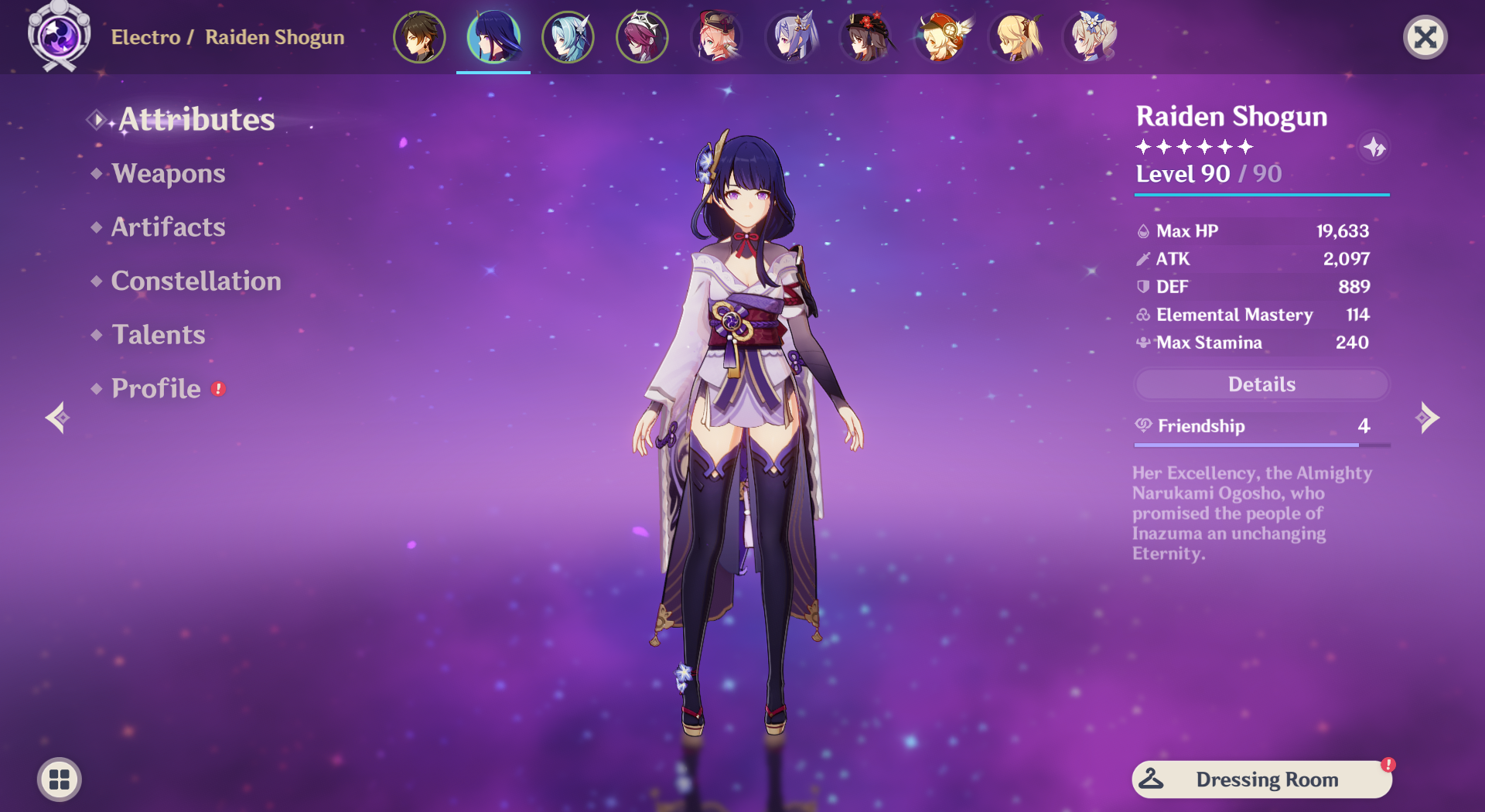This screenshot has height=812, width=1485.
Task: Select Rosaria's portrait in the character bar
Action: (641, 36)
